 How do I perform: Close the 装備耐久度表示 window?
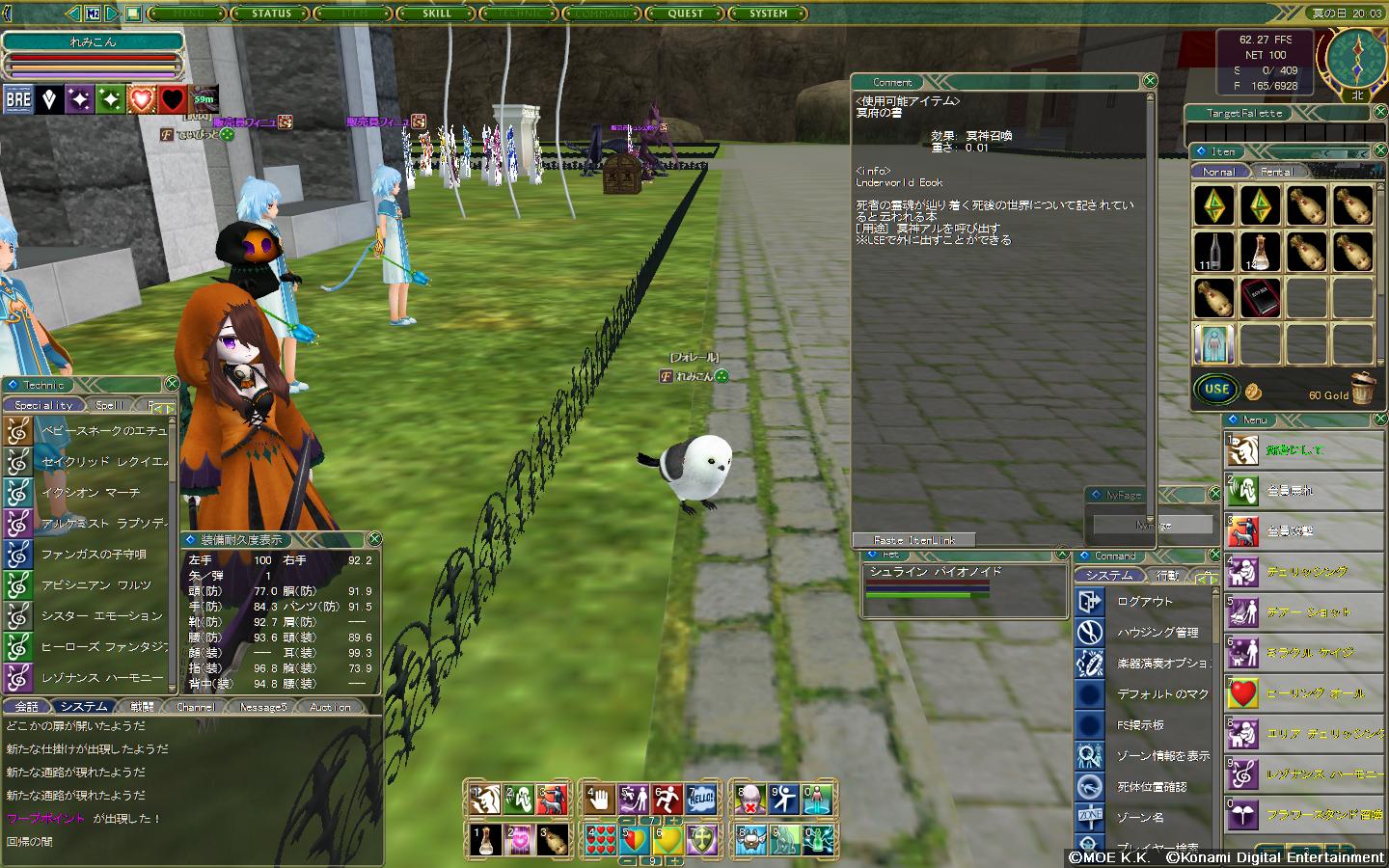coord(374,539)
